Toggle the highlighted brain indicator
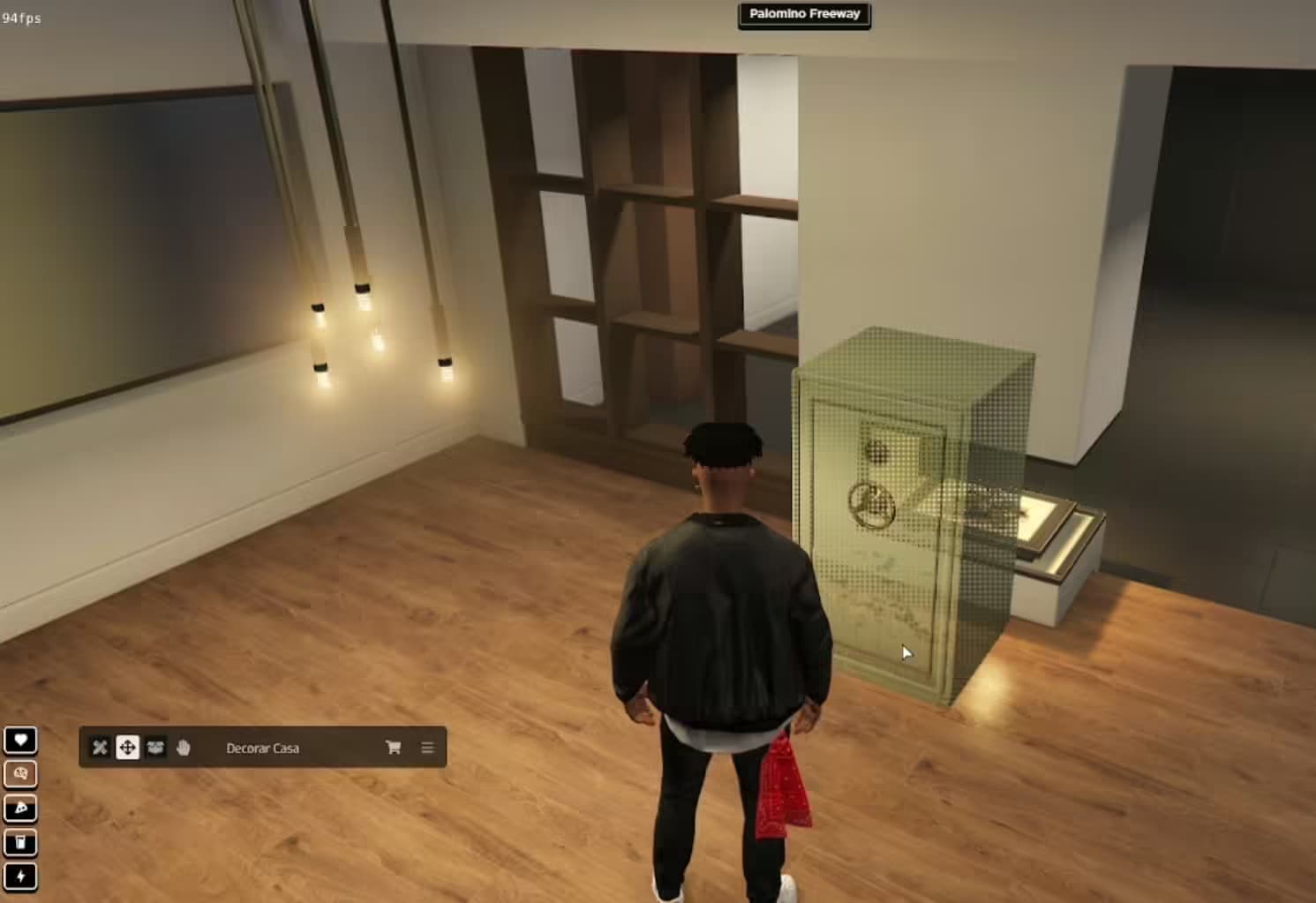 20,773
